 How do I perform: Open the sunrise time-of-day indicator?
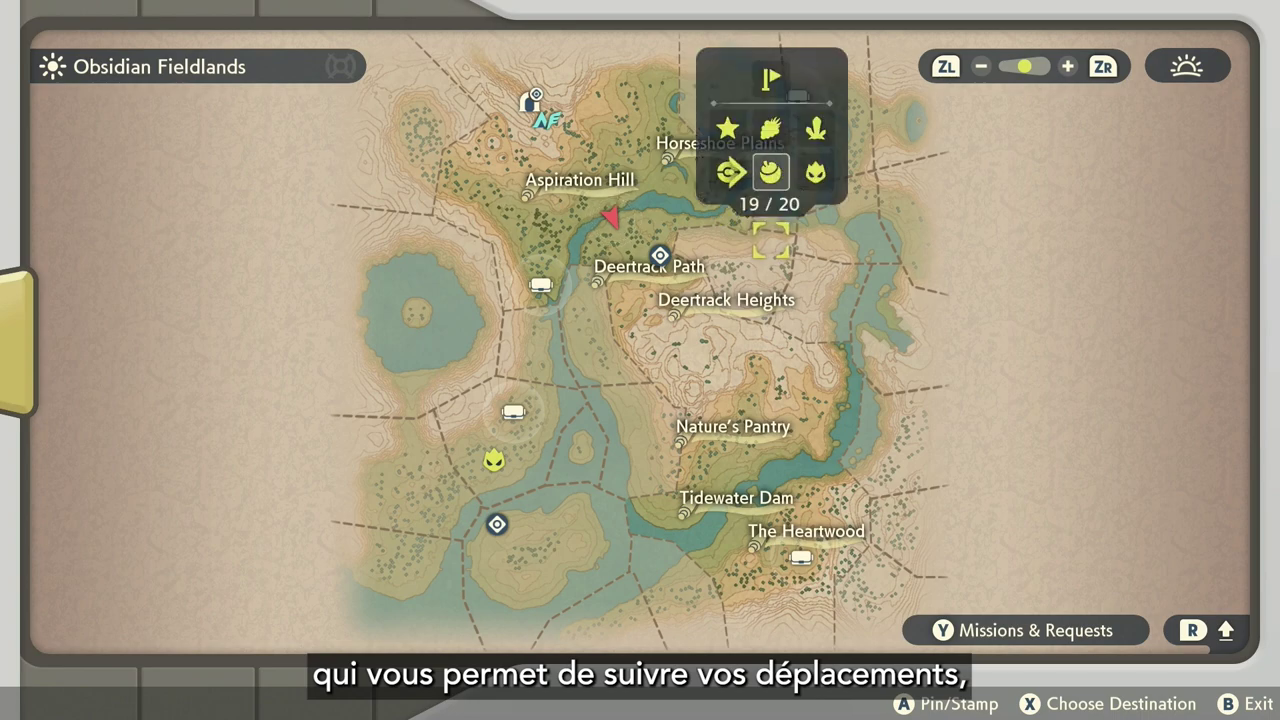point(1187,67)
